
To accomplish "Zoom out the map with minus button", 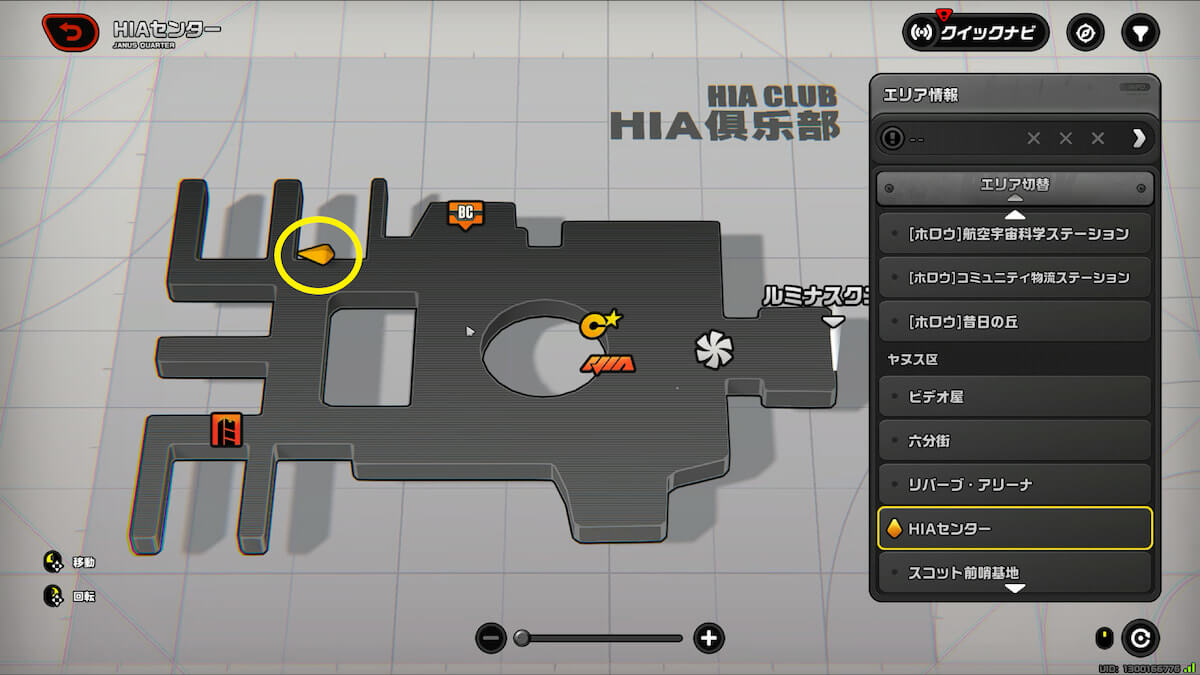I will 490,637.
